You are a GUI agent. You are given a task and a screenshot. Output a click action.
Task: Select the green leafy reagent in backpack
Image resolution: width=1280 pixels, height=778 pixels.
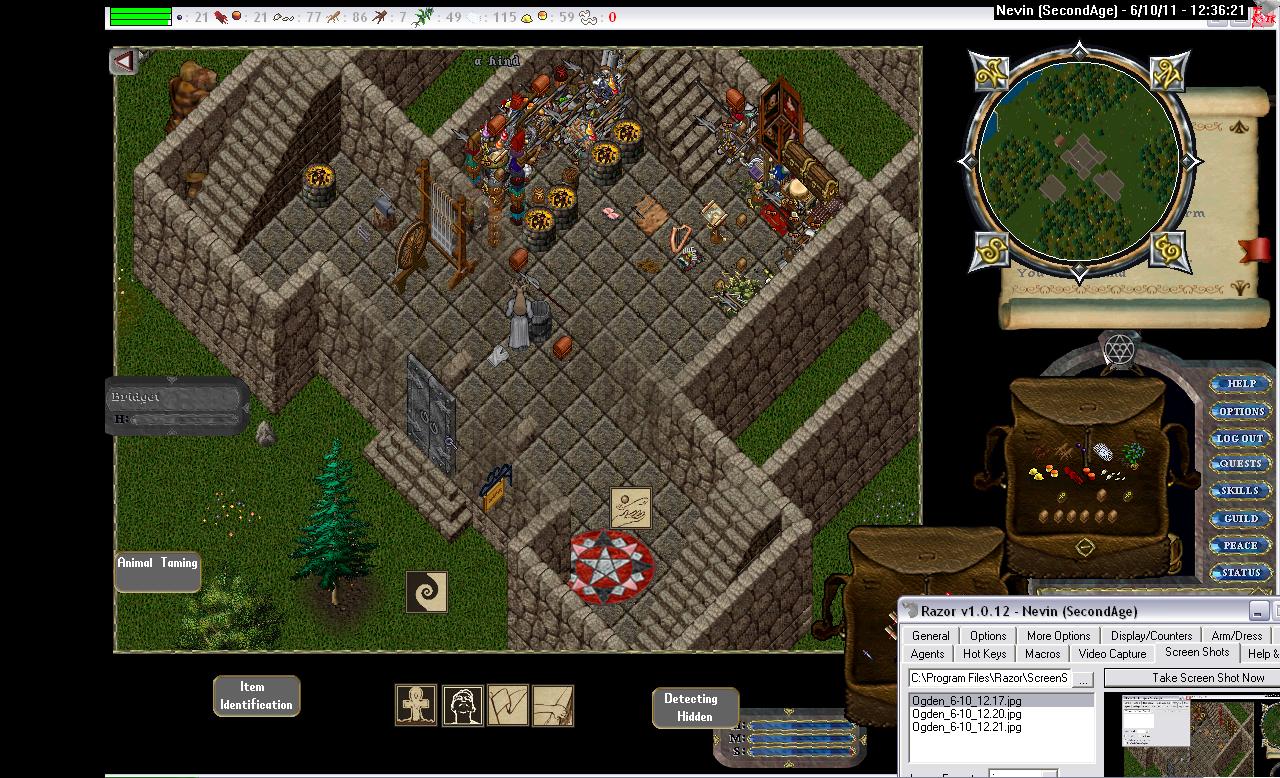[x=1133, y=455]
